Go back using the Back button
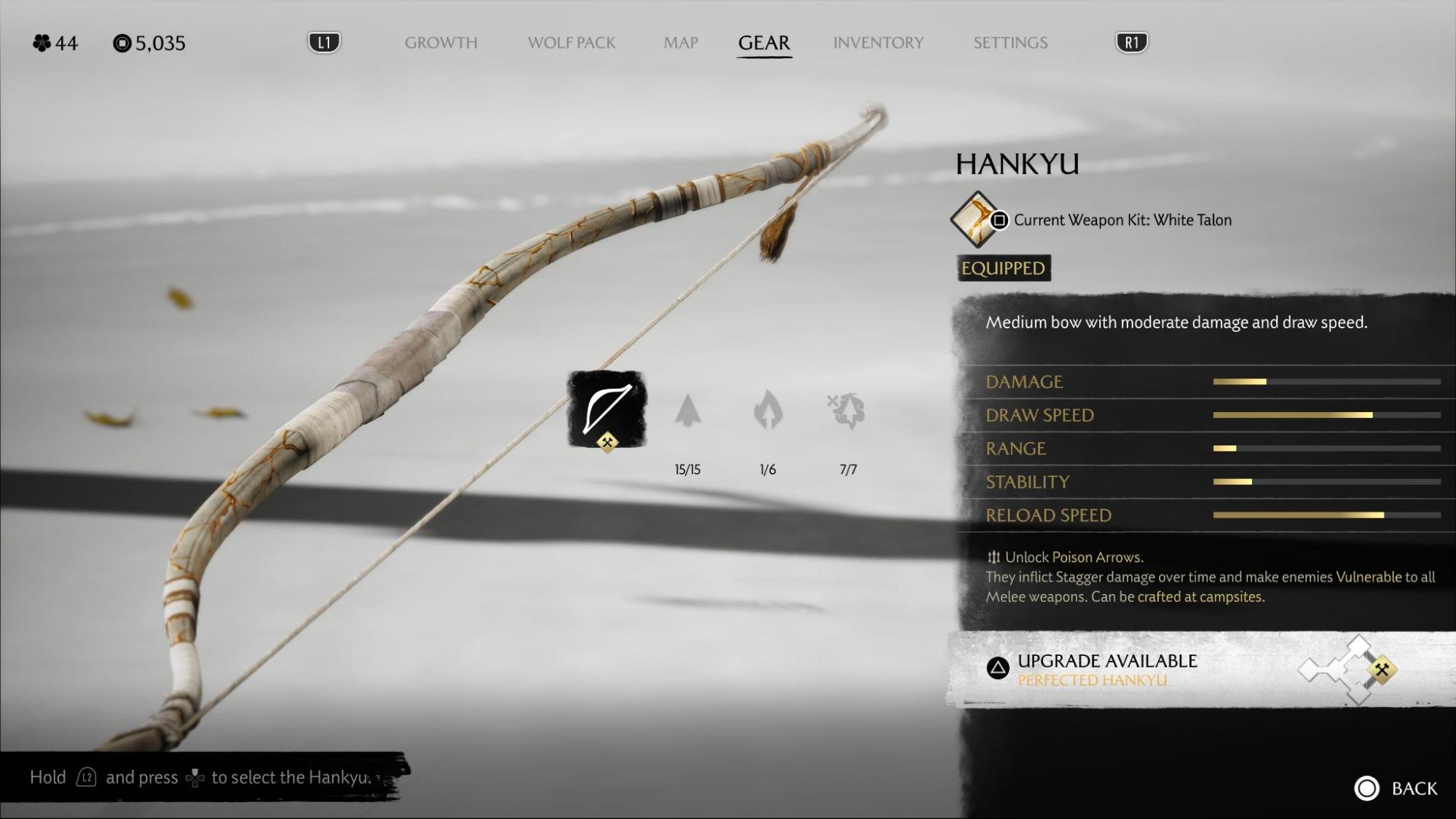 [1396, 788]
